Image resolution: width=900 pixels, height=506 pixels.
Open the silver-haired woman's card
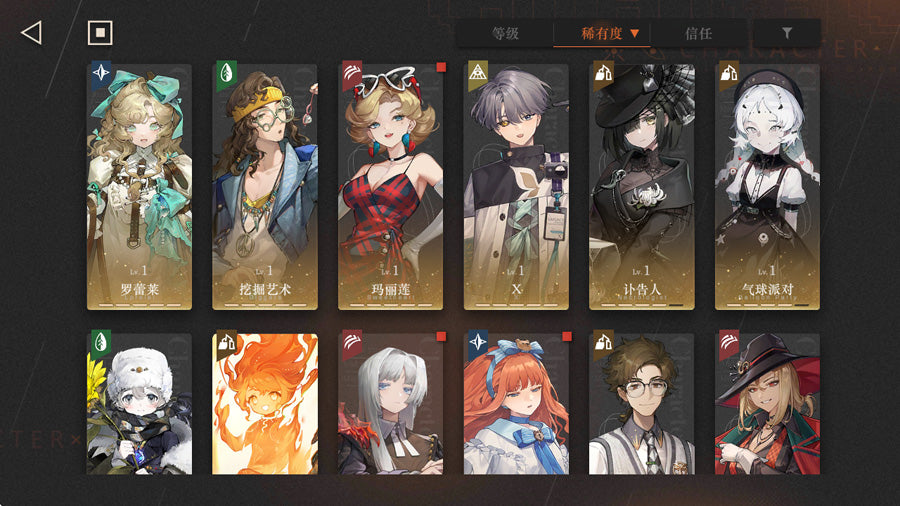(x=391, y=403)
